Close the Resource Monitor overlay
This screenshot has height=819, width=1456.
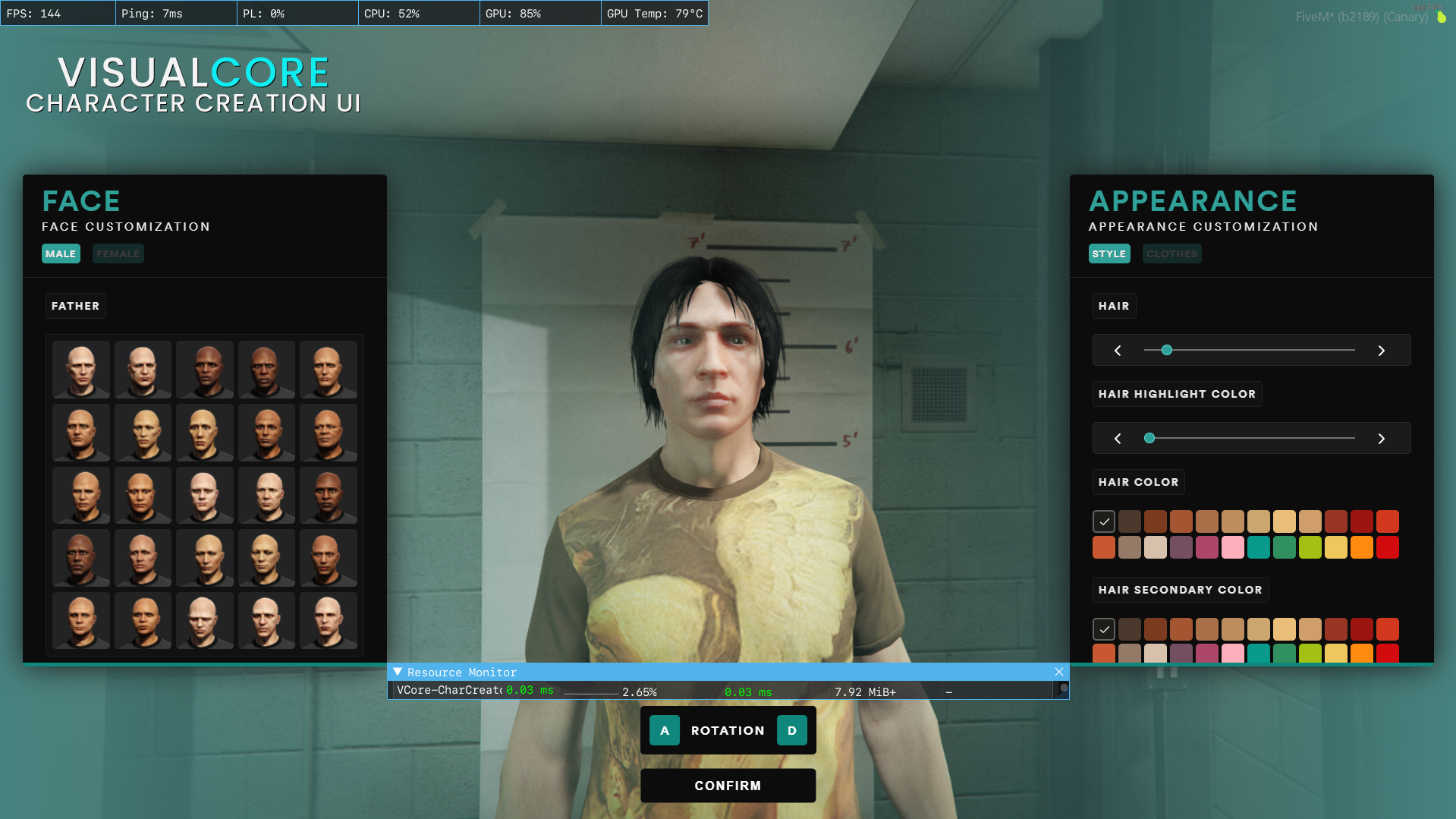(1058, 672)
